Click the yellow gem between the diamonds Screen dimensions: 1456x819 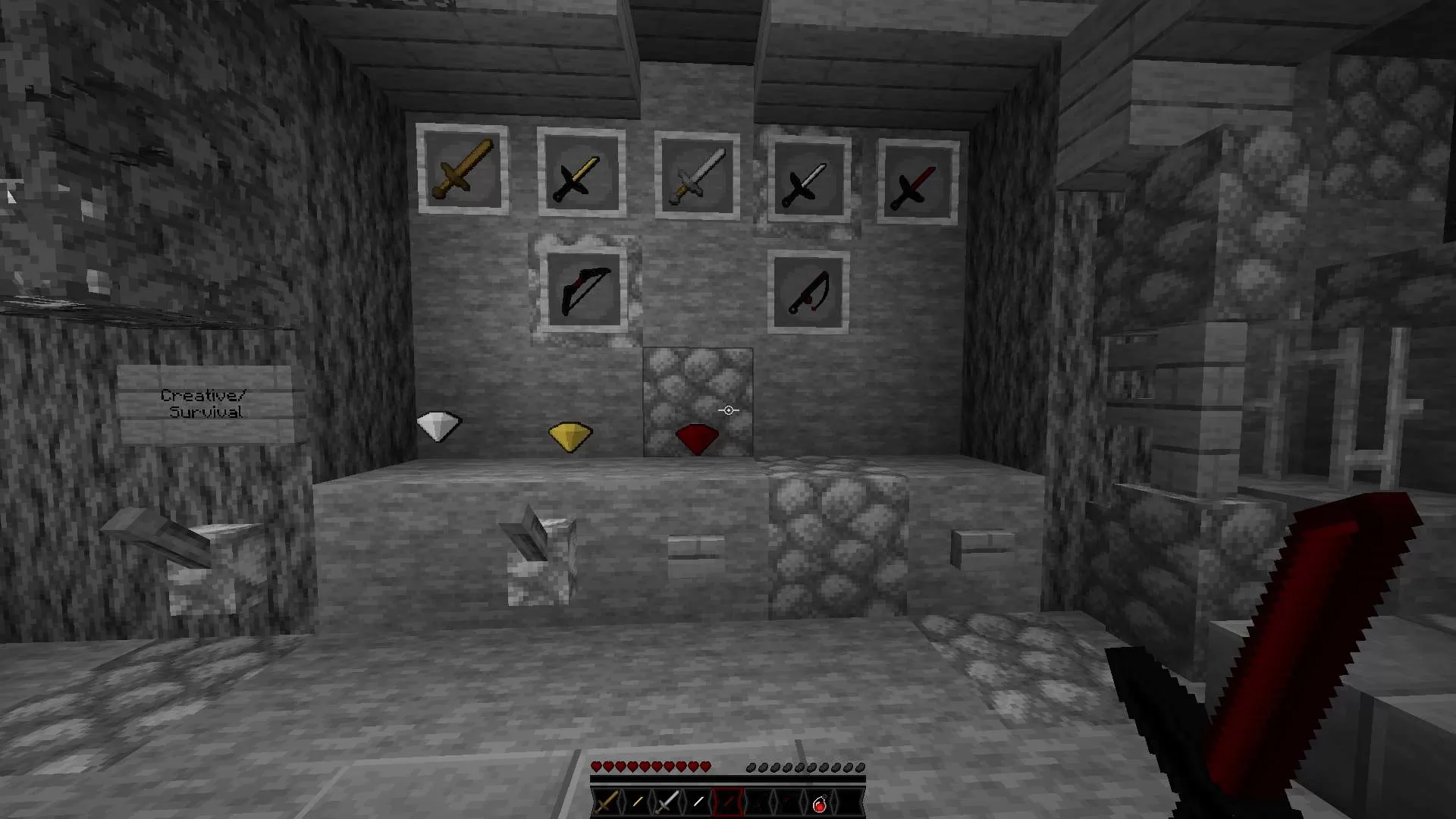coord(570,435)
